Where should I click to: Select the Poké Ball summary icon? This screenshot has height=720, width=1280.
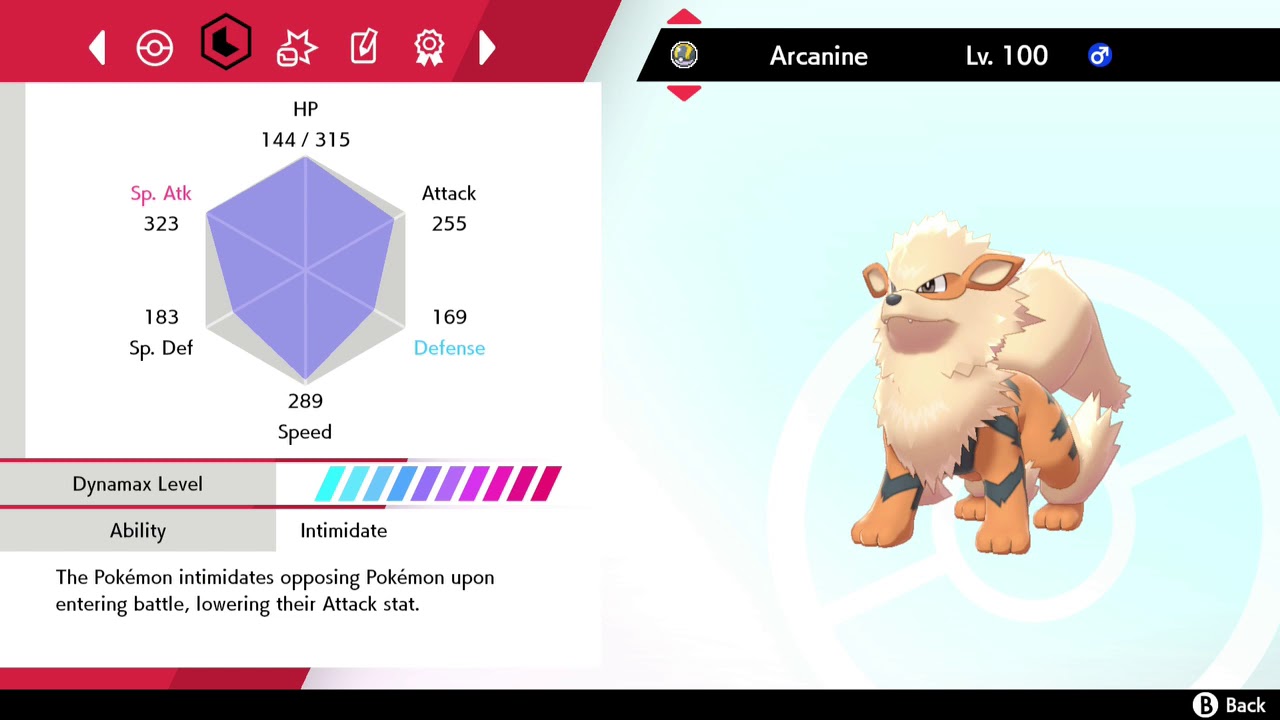pyautogui.click(x=155, y=47)
